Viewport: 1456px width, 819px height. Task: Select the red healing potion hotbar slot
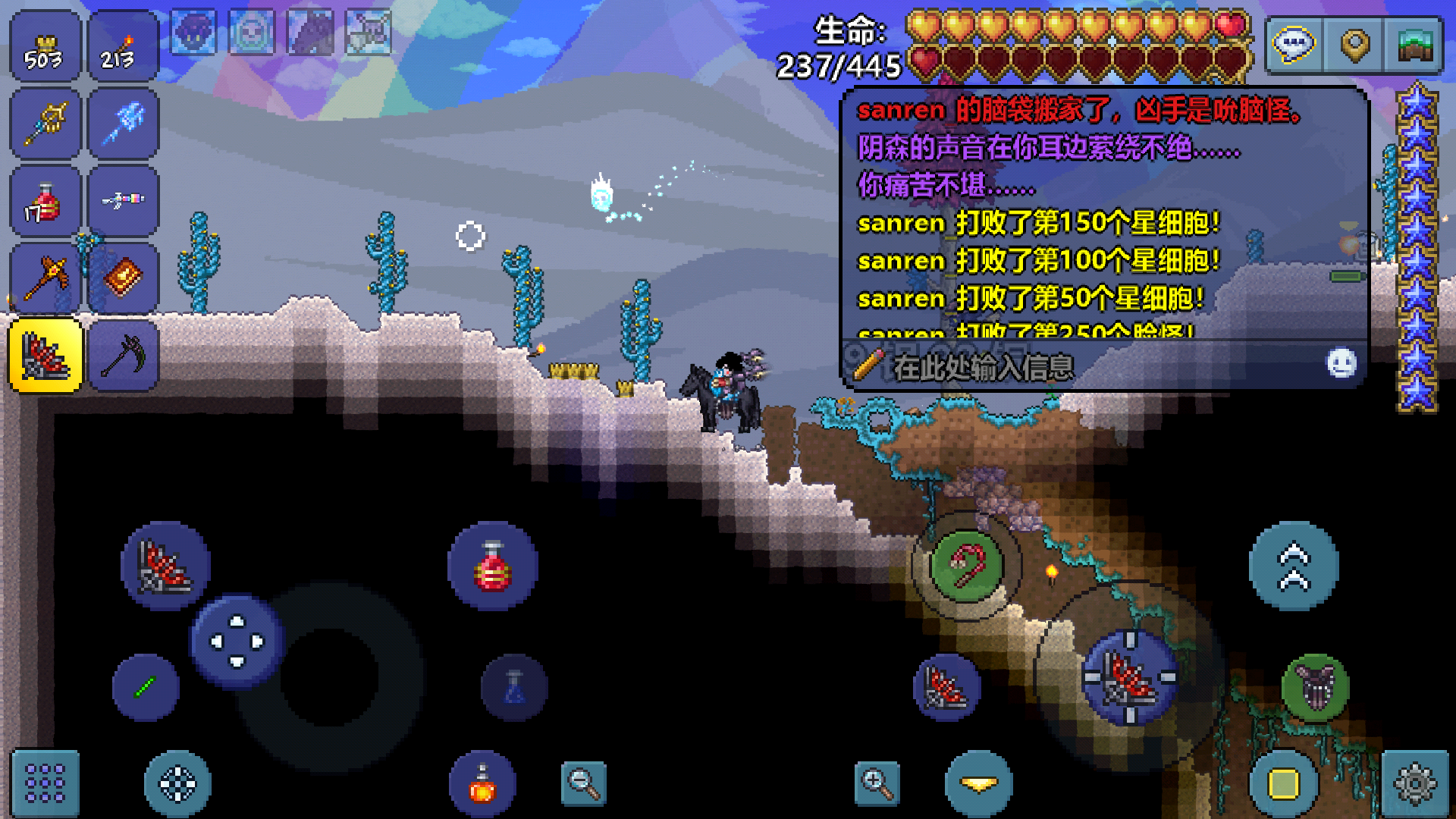[x=45, y=202]
